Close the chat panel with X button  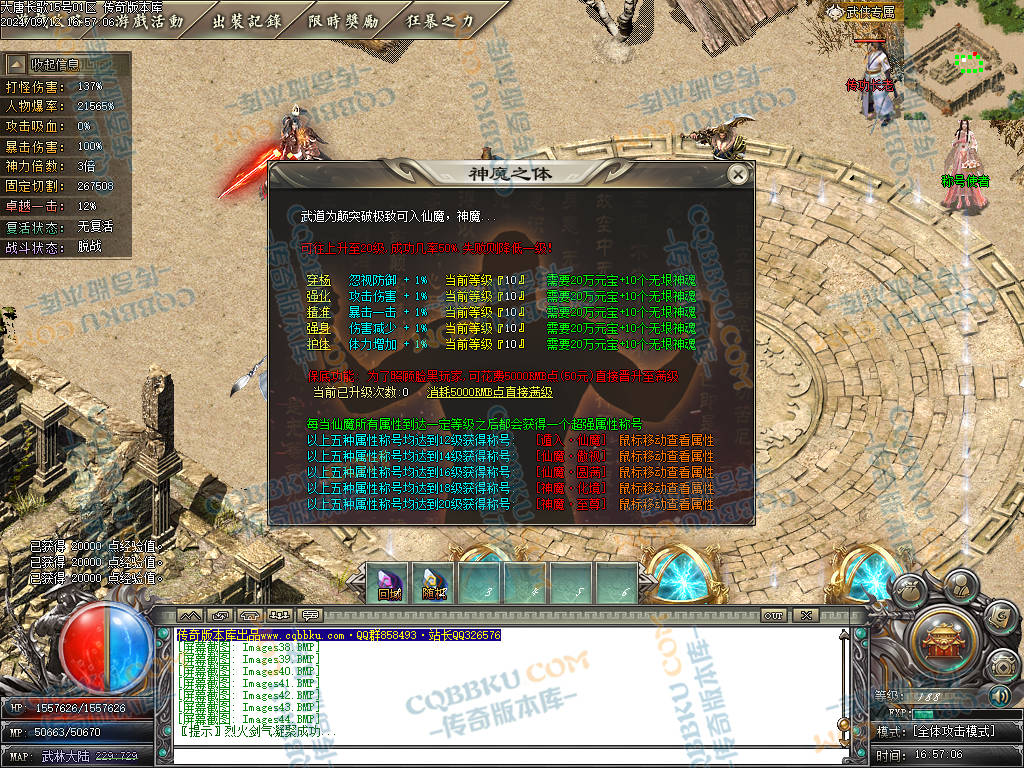(x=805, y=615)
